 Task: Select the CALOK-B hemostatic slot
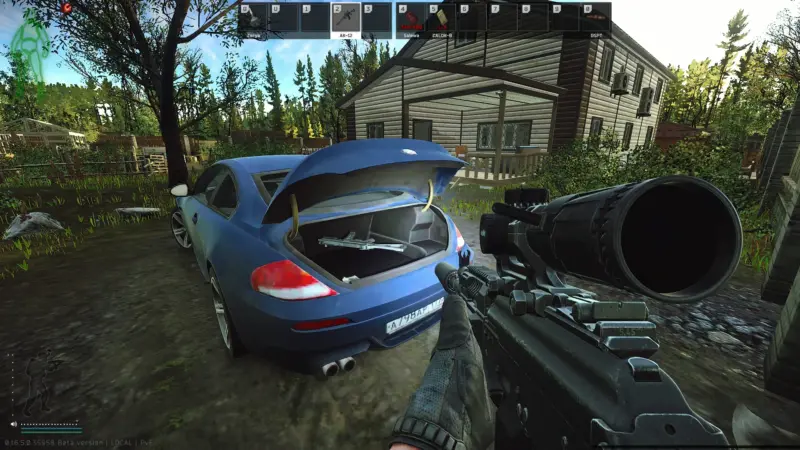pos(440,19)
